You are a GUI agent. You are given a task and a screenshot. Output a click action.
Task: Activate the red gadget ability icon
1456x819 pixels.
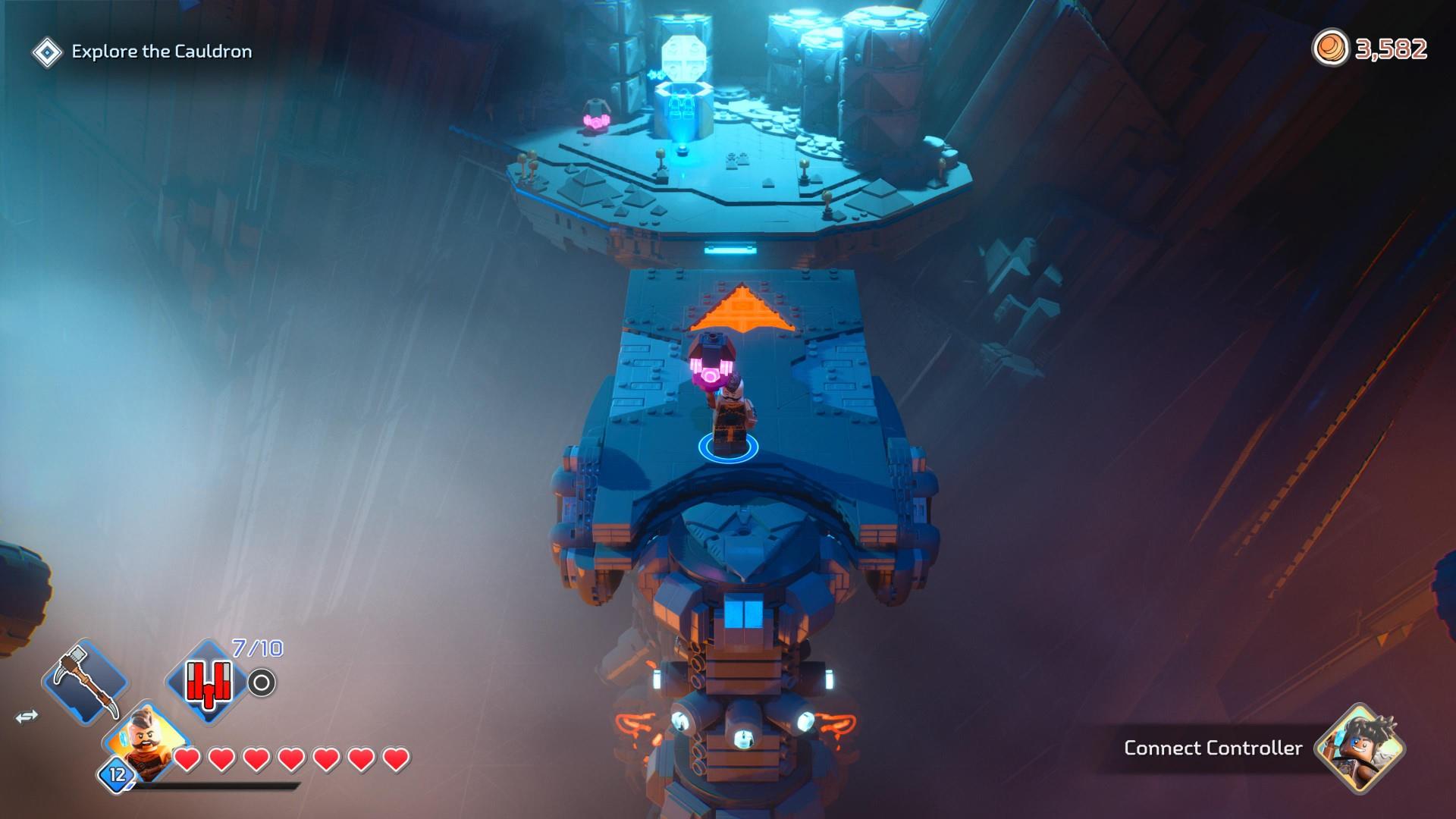(x=206, y=680)
